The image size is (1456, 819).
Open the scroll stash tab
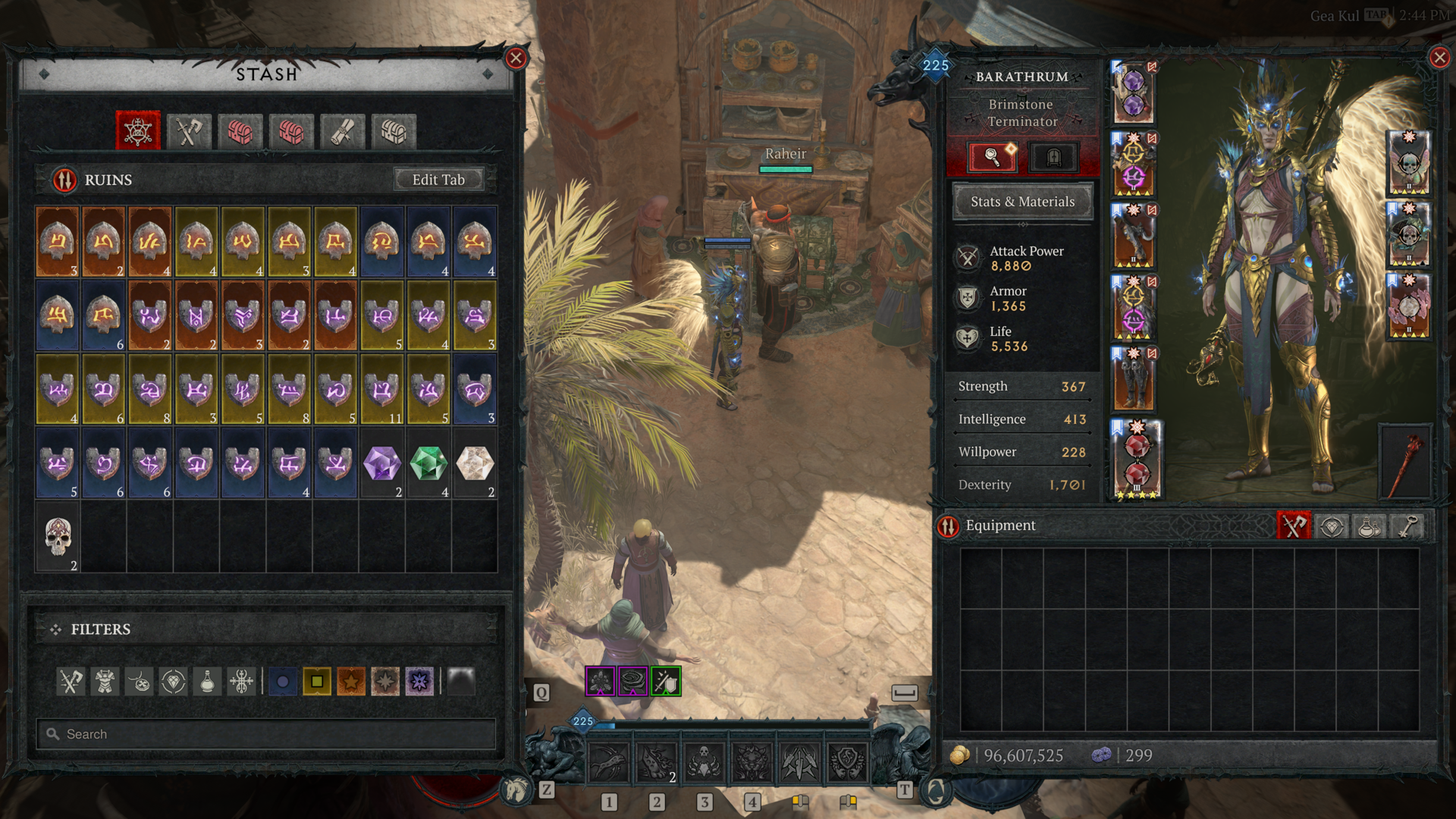(x=343, y=132)
